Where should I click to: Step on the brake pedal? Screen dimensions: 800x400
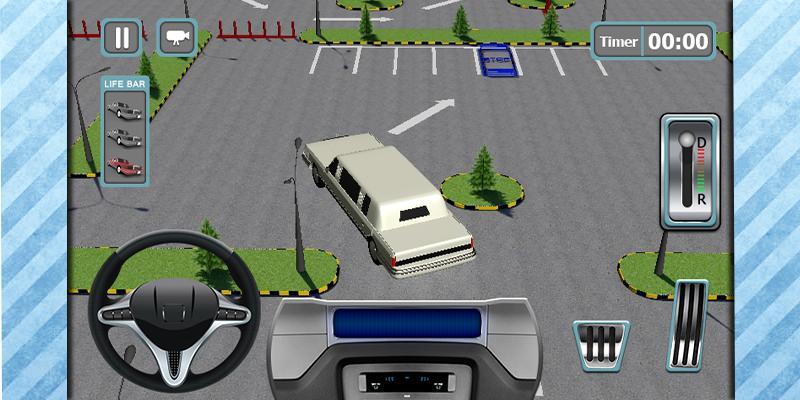point(601,345)
